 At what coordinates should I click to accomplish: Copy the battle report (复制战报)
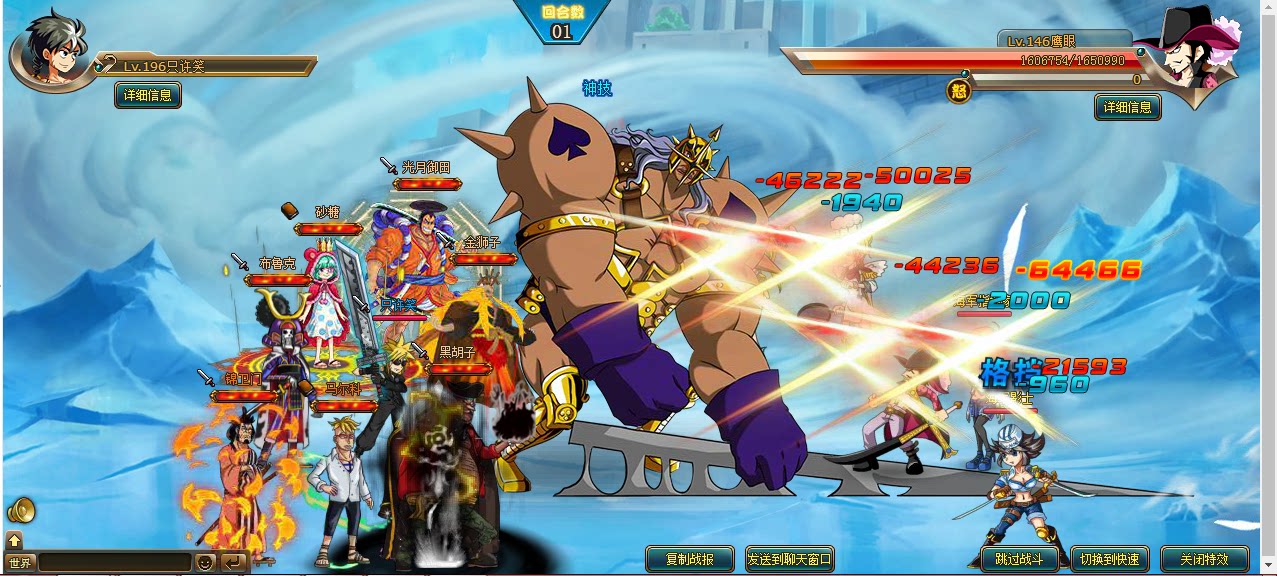click(691, 559)
